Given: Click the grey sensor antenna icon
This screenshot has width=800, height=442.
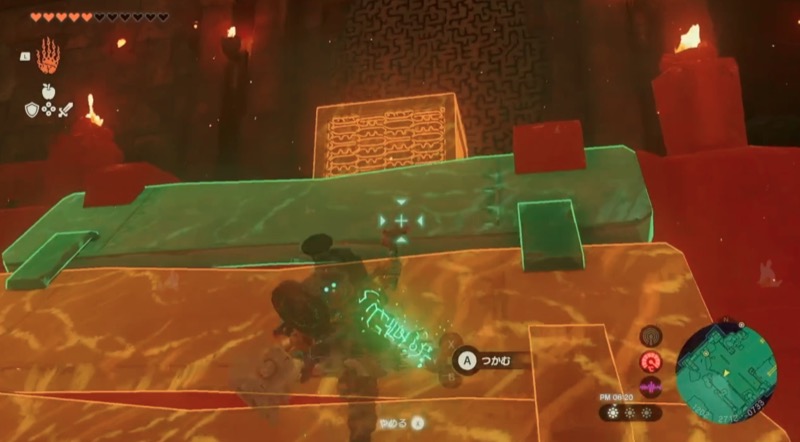Looking at the screenshot, I should click(x=650, y=336).
